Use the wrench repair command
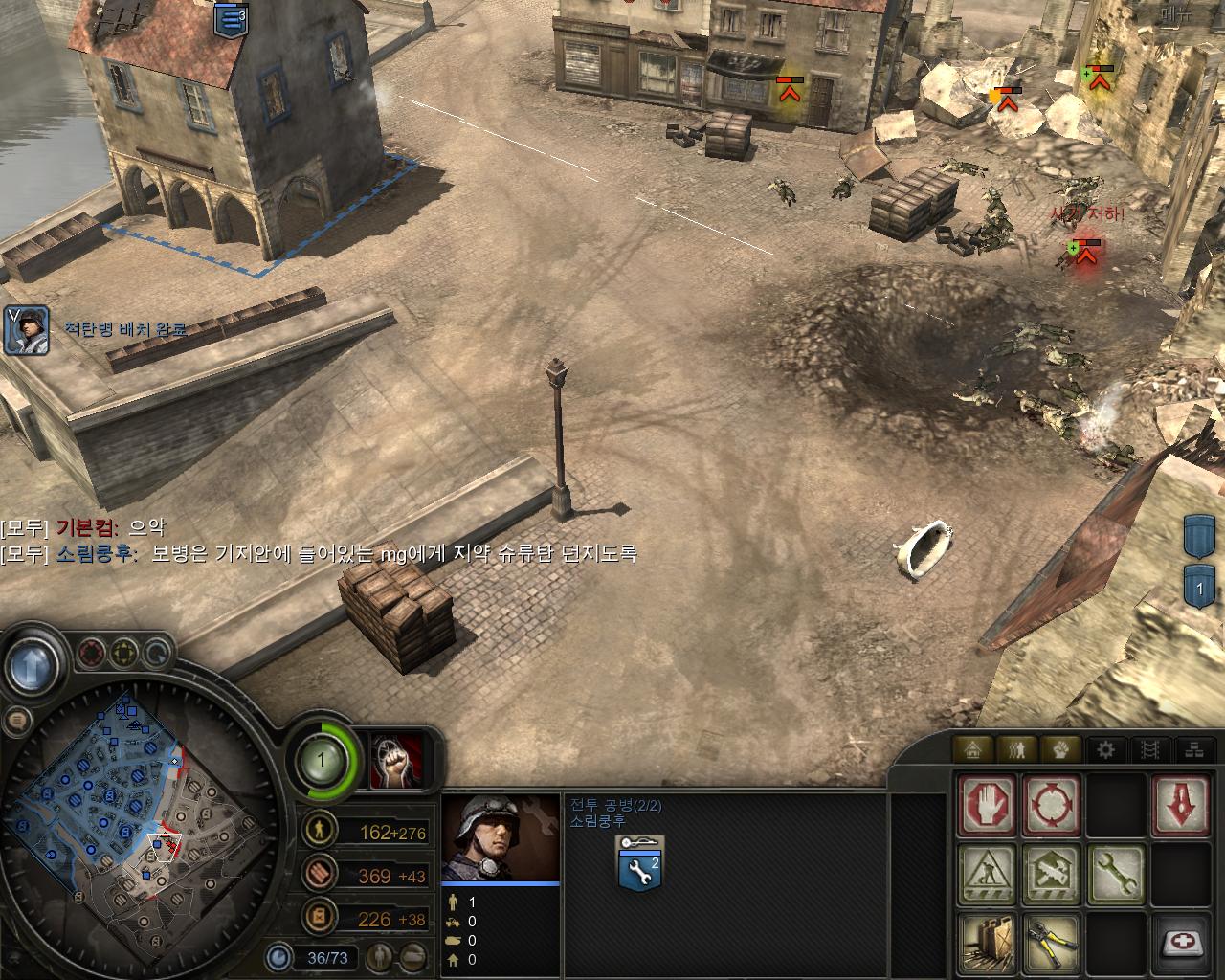This screenshot has height=980, width=1225. [1116, 873]
